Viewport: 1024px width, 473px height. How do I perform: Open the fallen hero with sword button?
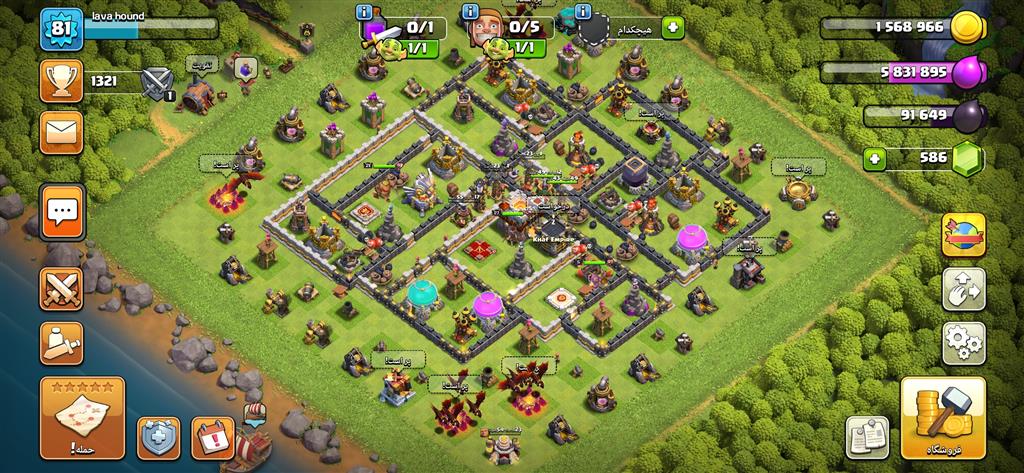pyautogui.click(x=61, y=343)
